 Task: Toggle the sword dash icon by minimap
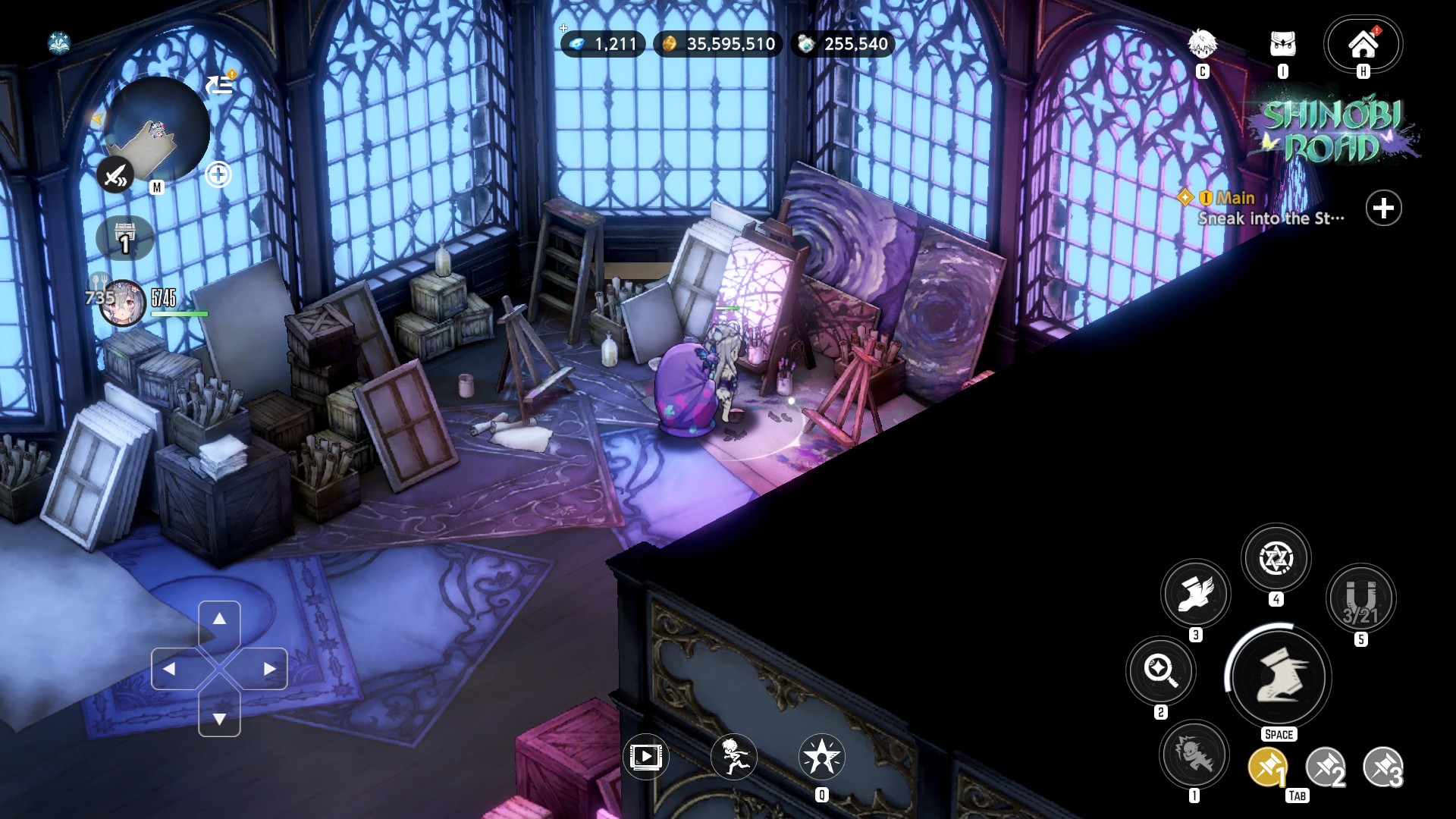(115, 176)
